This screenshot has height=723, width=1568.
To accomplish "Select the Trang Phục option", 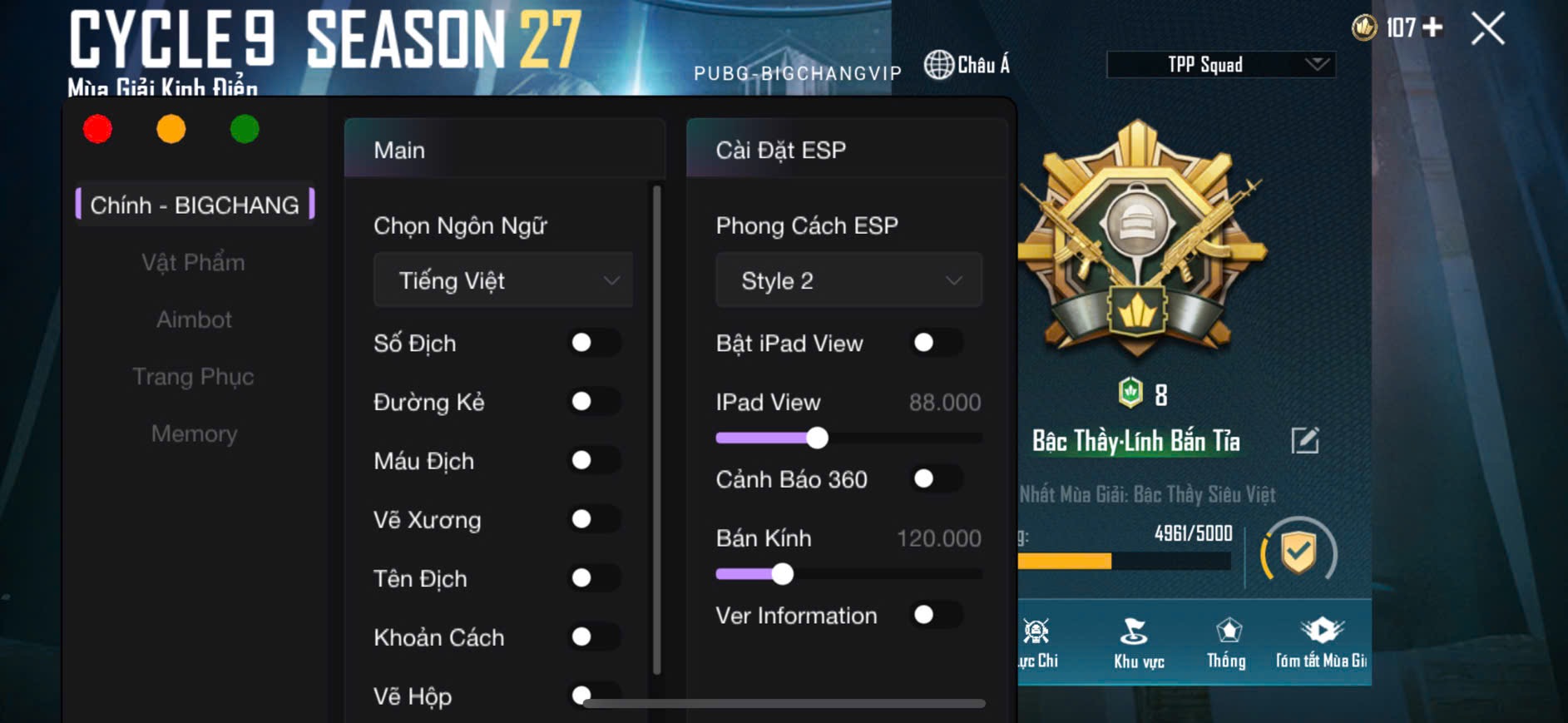I will point(194,376).
